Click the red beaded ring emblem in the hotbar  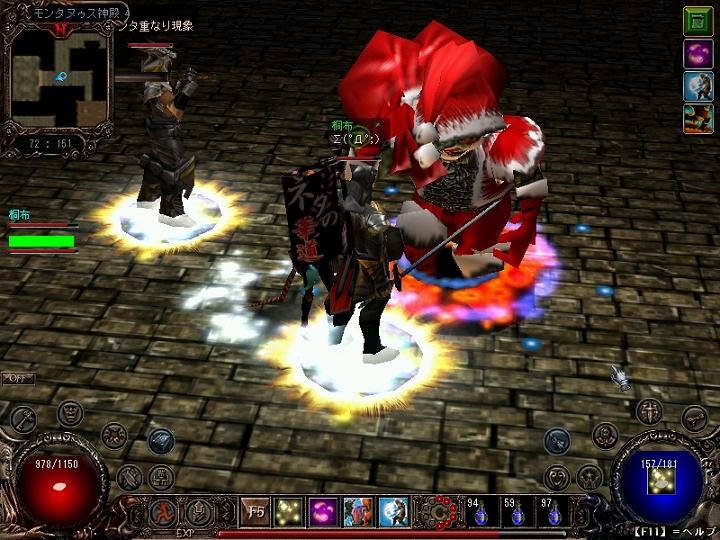[436, 511]
